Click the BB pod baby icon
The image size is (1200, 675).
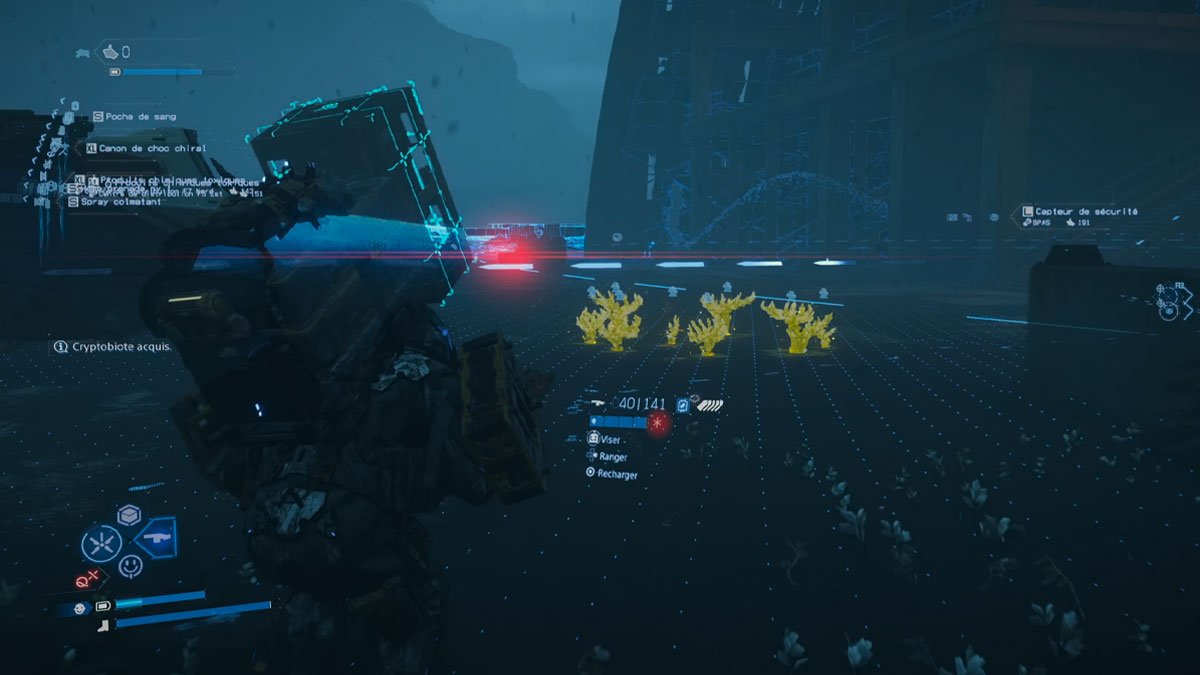click(x=81, y=608)
